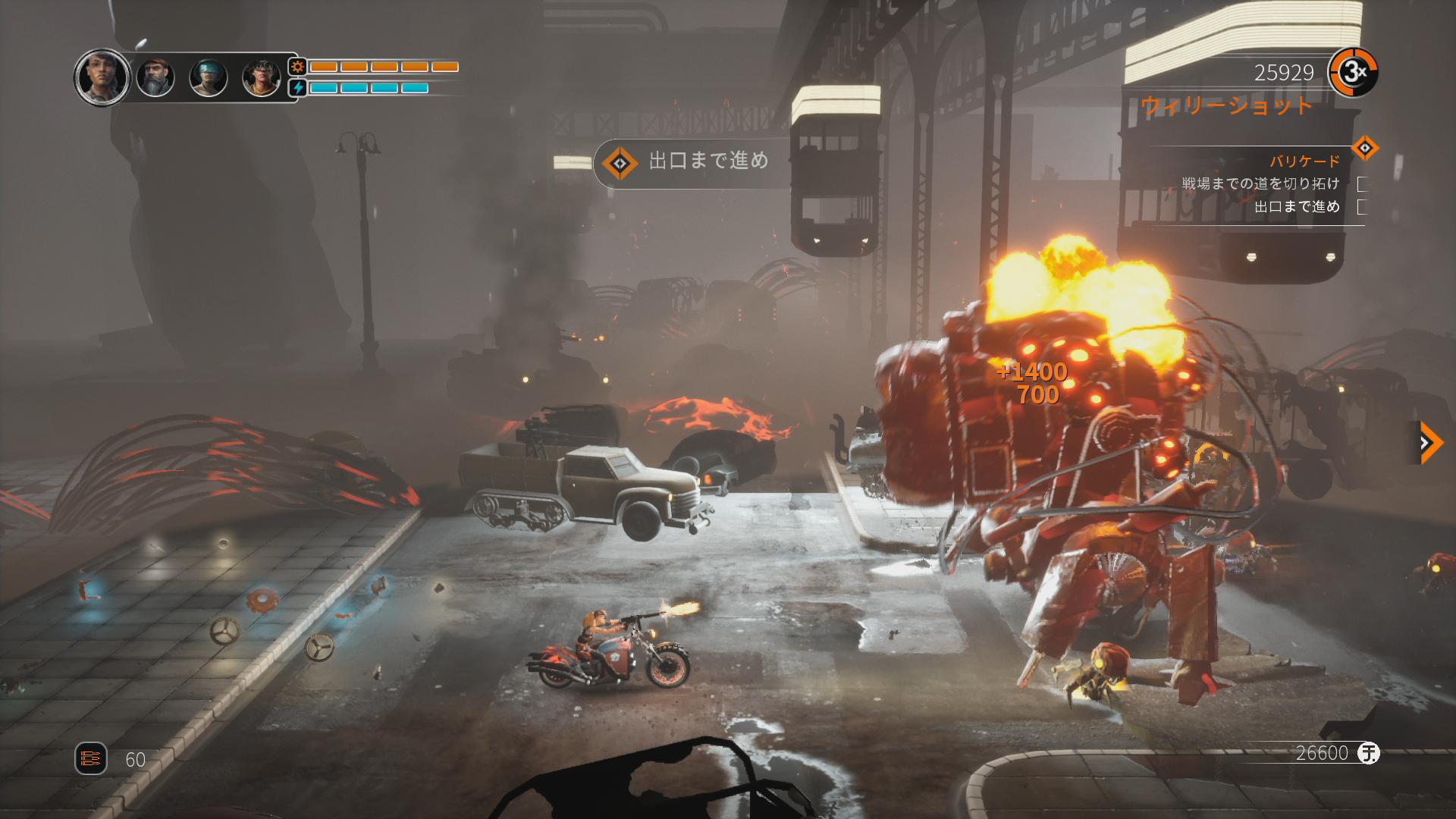1456x819 pixels.
Task: Click the orange direction arrow indicator
Action: [1429, 442]
